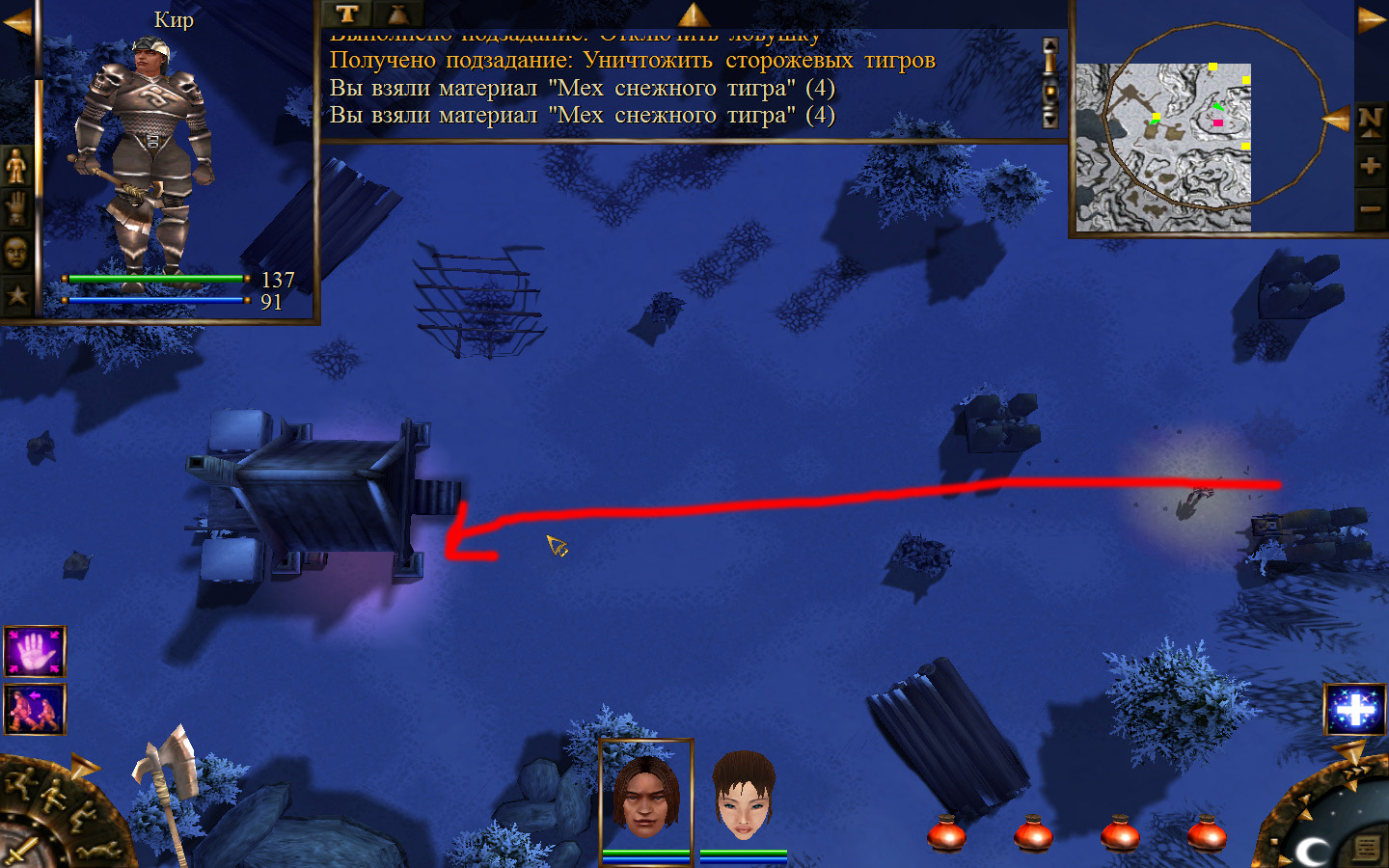The height and width of the screenshot is (868, 1389).
Task: Click the T button on the message log
Action: tap(347, 14)
